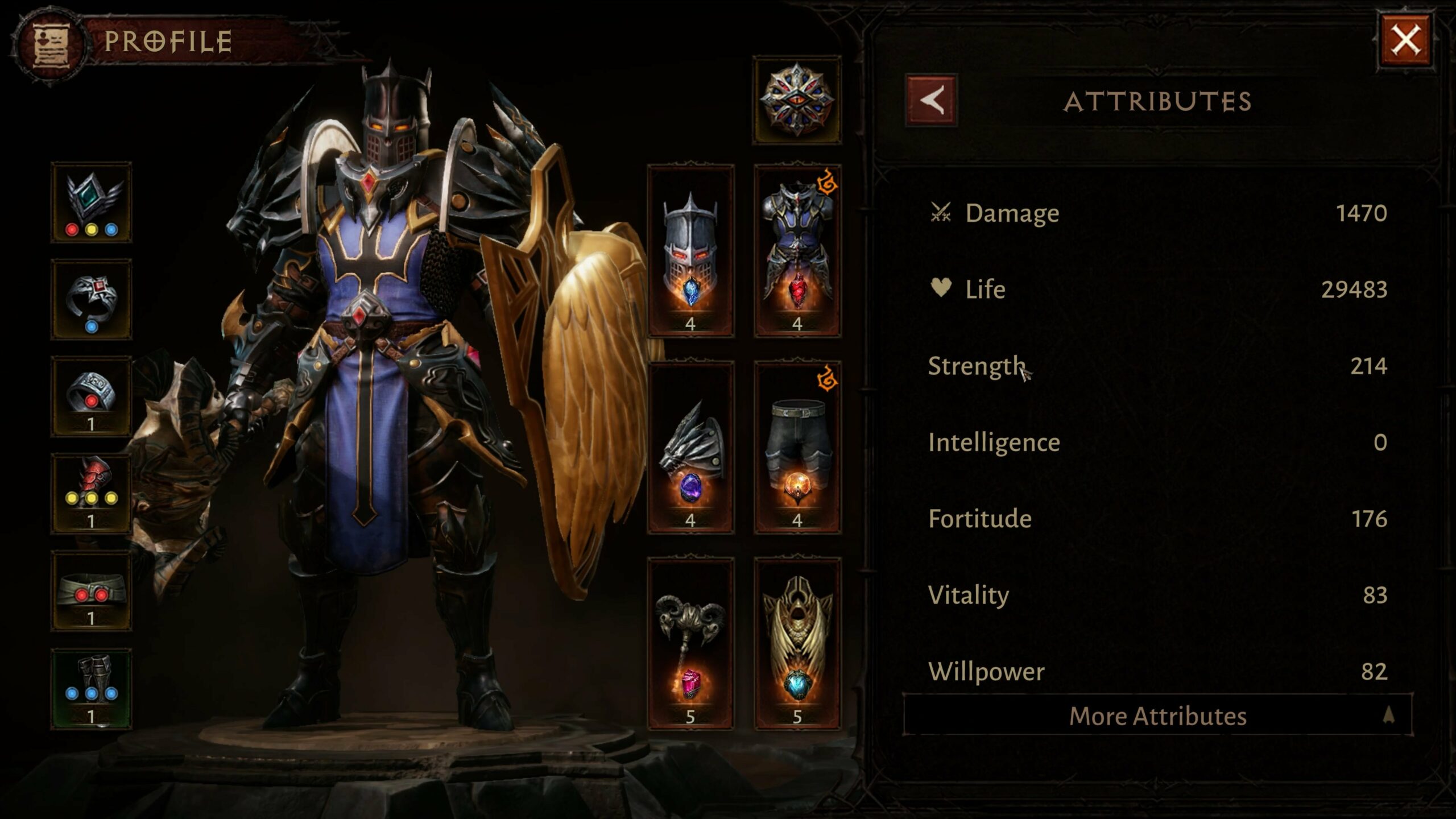This screenshot has width=1456, height=819.
Task: Select the Willpower attribute row
Action: point(1157,671)
